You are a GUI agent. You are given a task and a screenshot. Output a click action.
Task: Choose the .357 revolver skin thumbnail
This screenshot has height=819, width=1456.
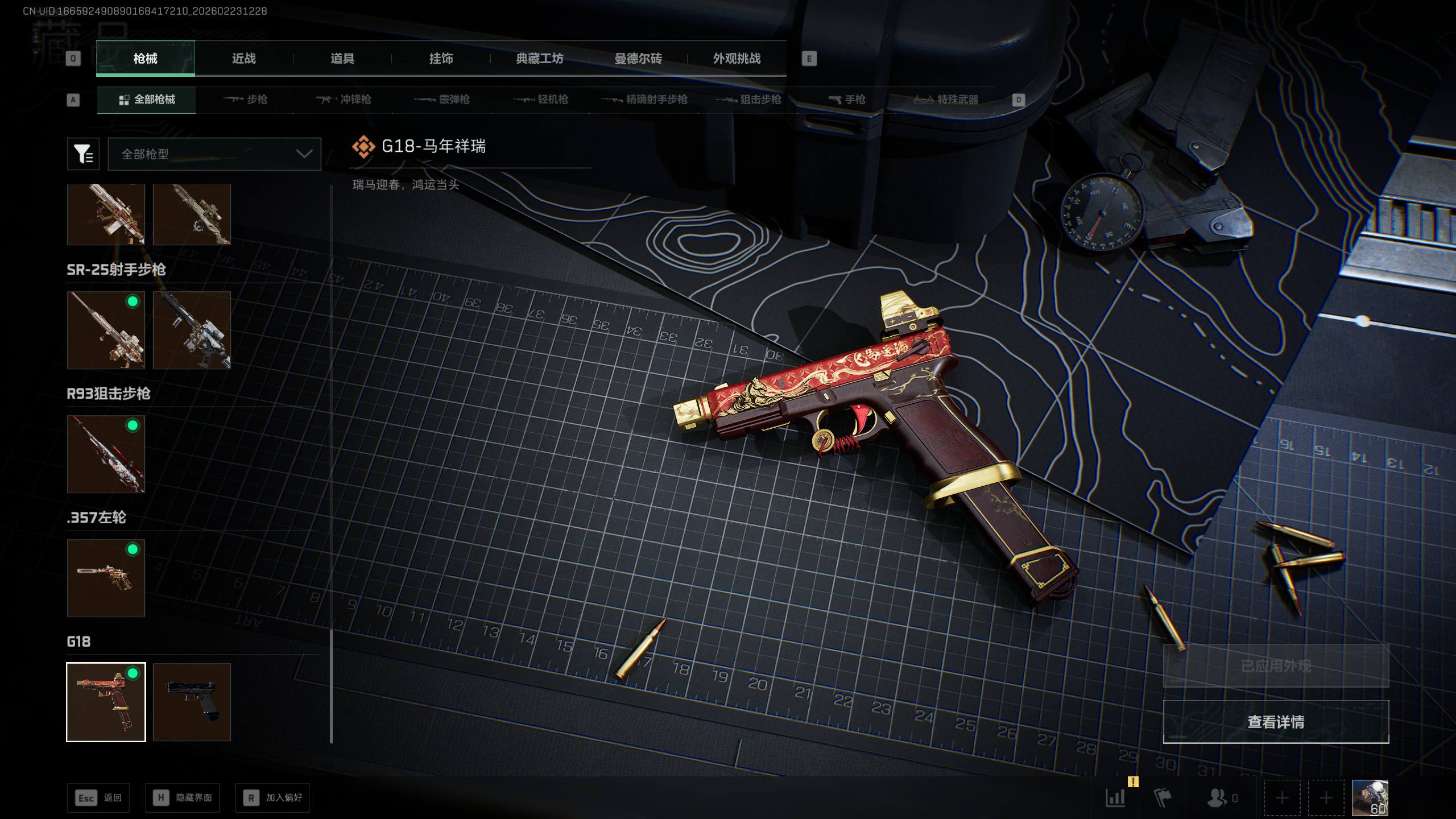pyautogui.click(x=106, y=578)
